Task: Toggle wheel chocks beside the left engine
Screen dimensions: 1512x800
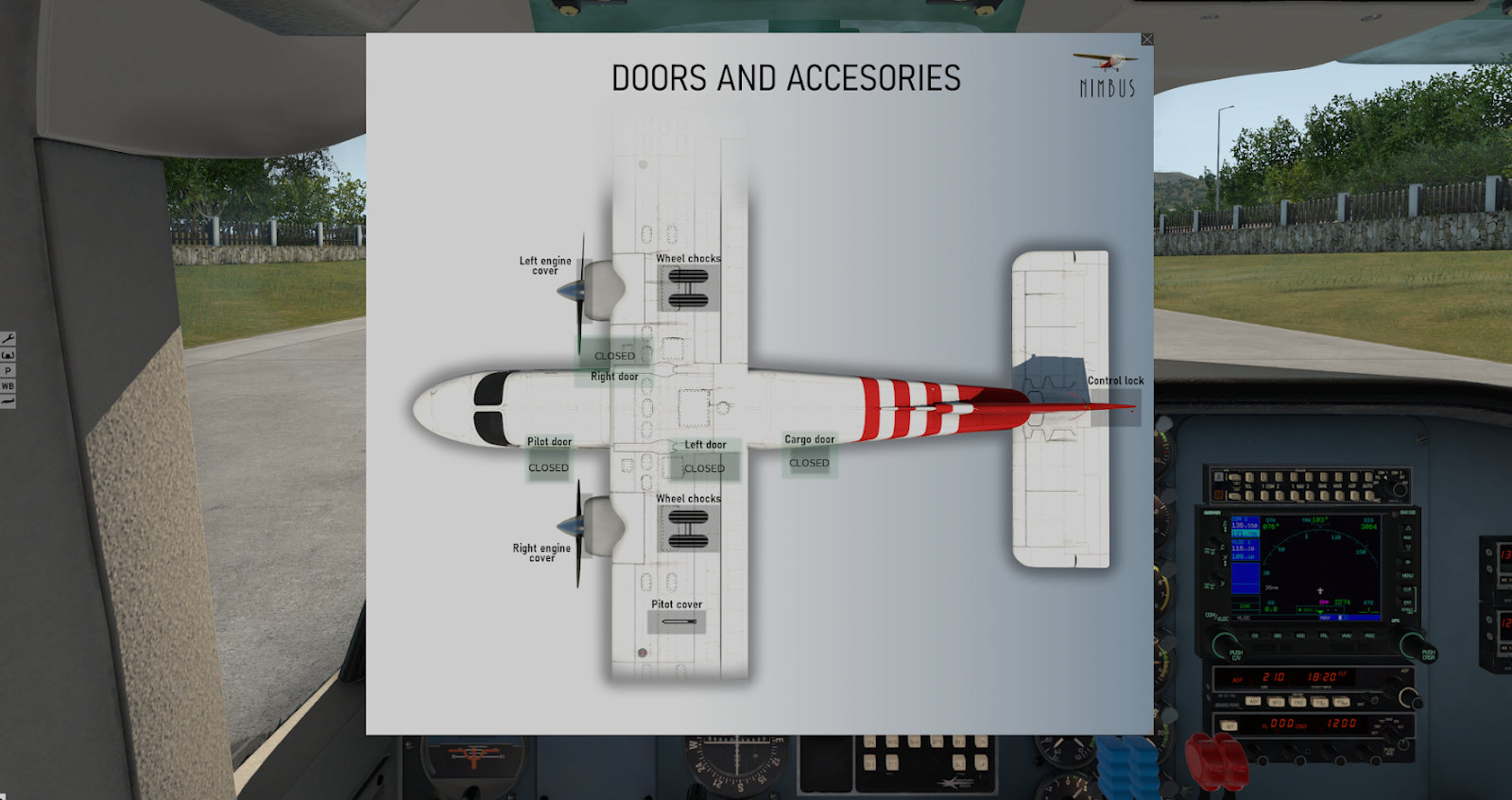Action: click(x=688, y=288)
